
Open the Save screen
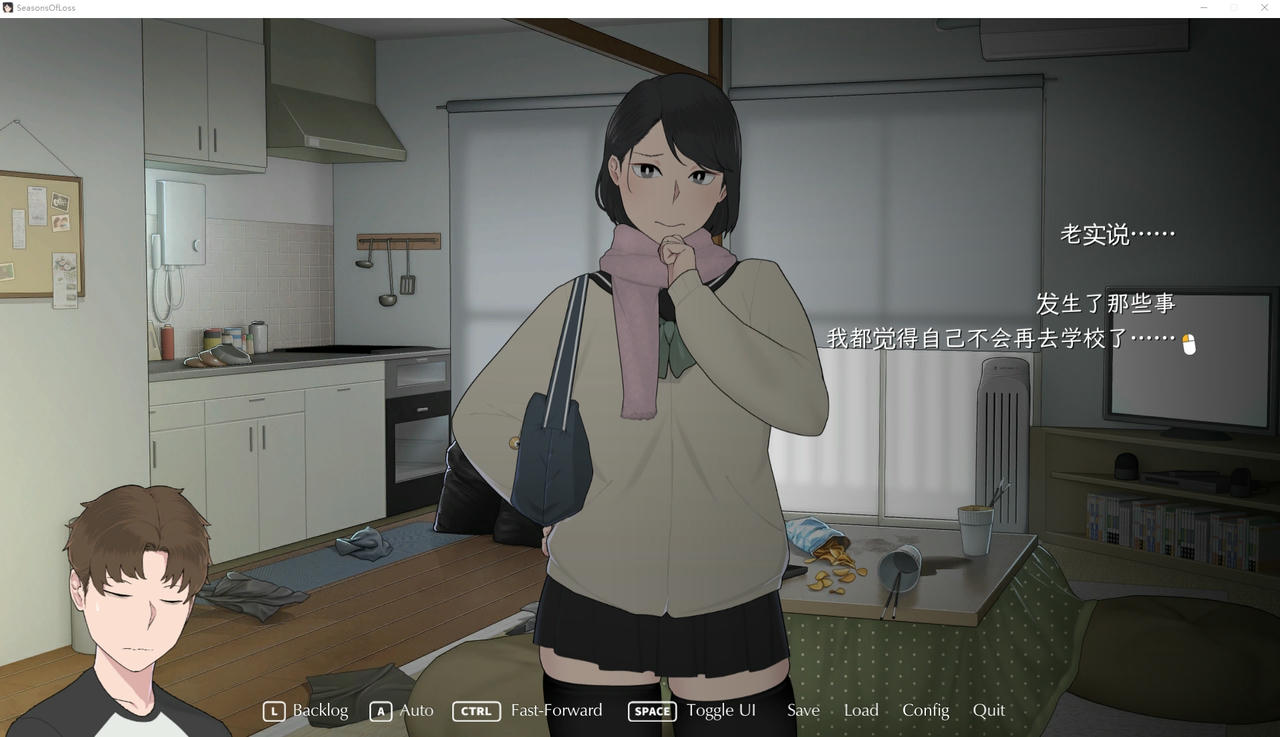click(803, 710)
